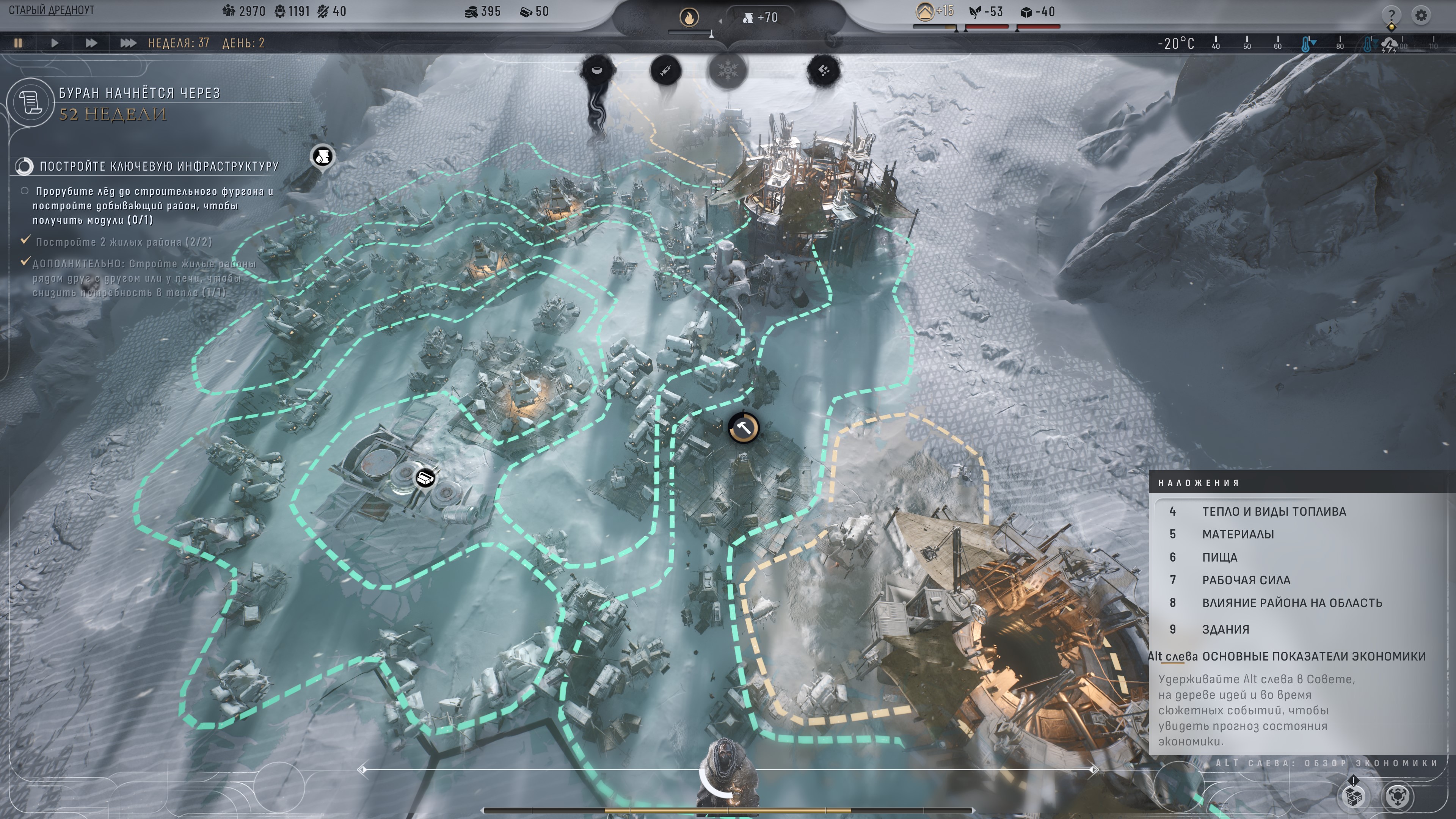
Task: Click the hunger bowl problem icon
Action: (x=596, y=71)
